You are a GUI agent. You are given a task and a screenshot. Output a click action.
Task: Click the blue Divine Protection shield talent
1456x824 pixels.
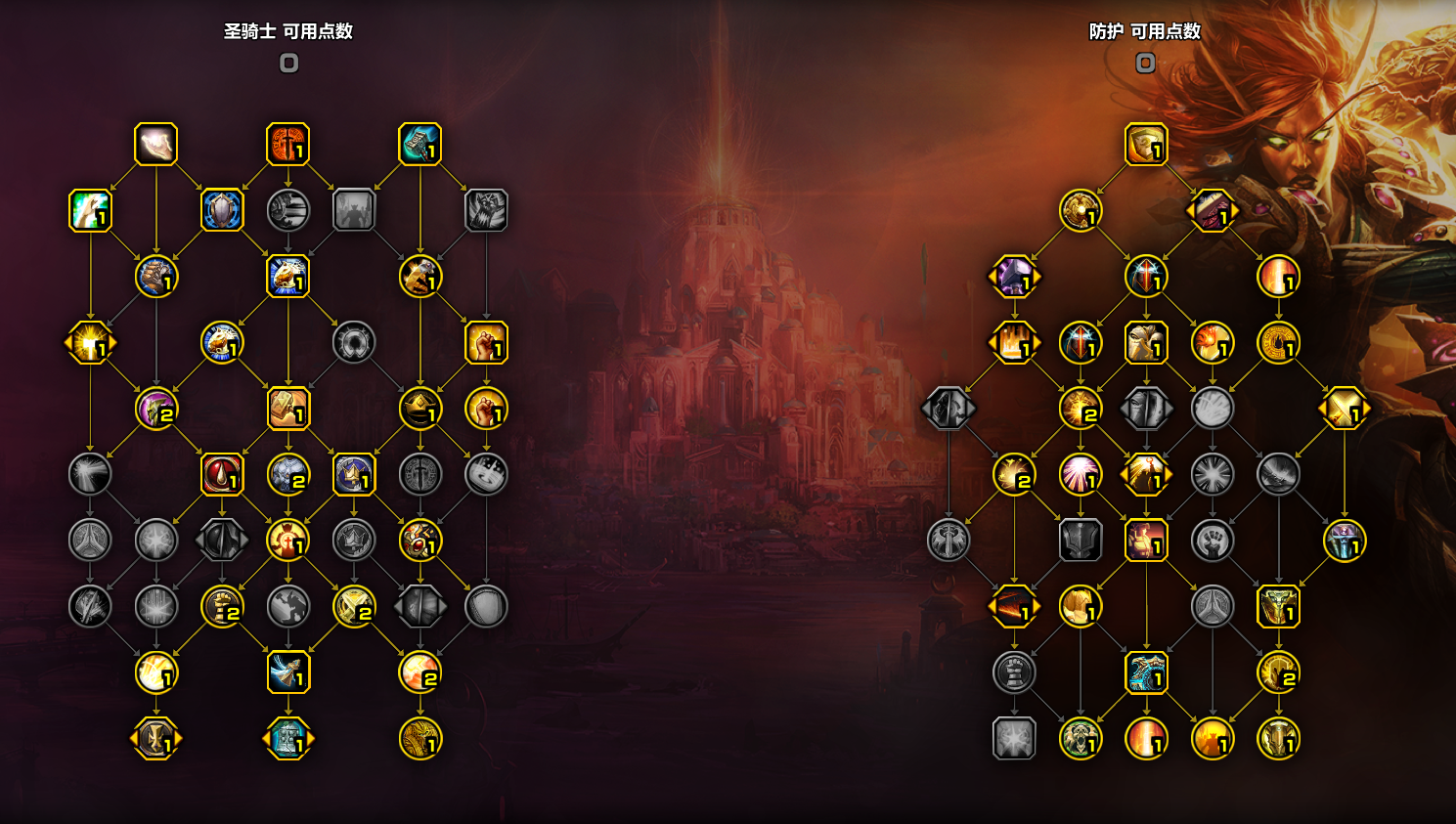tap(223, 211)
